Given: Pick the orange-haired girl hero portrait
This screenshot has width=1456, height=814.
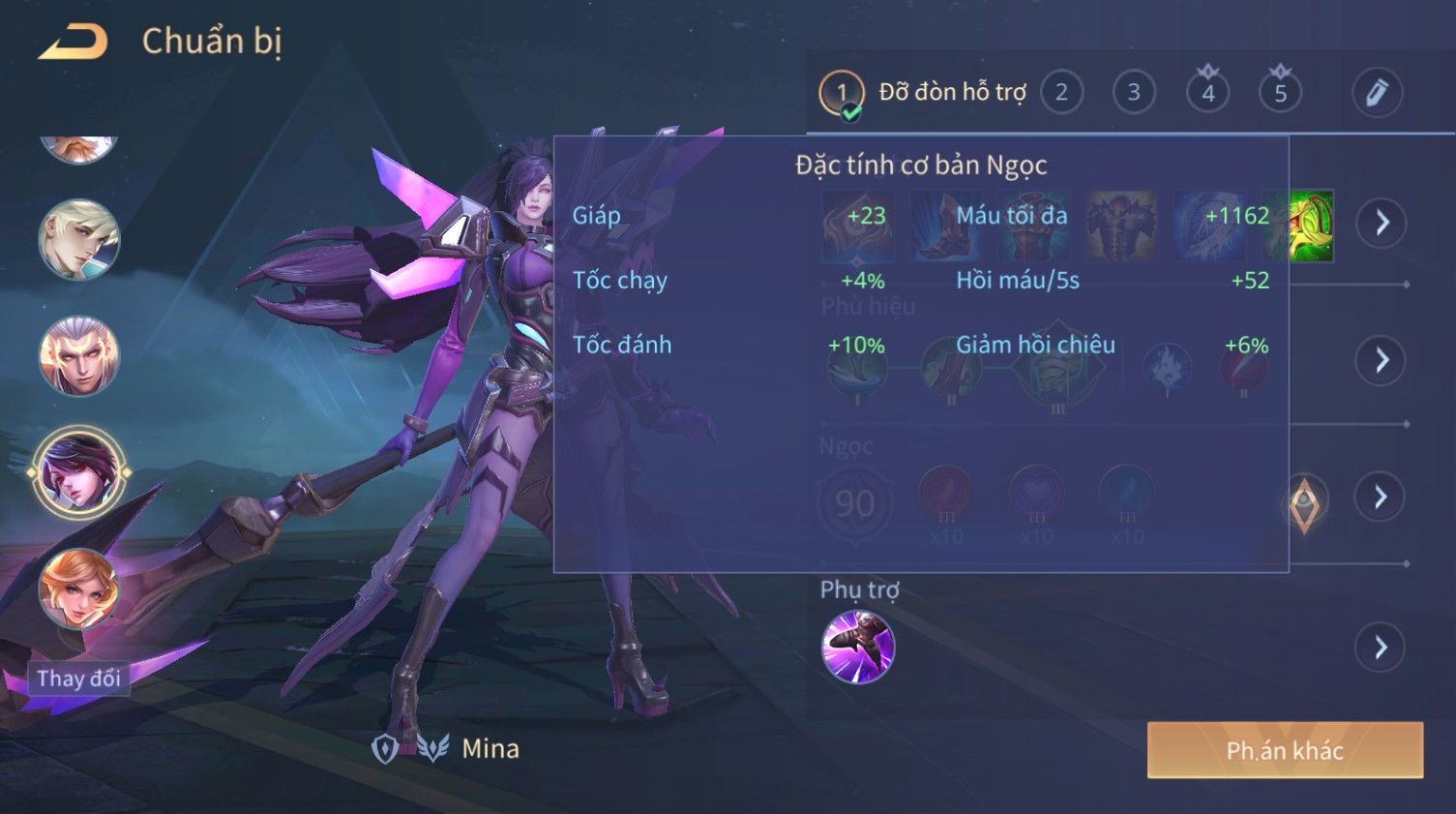Looking at the screenshot, I should (x=78, y=588).
